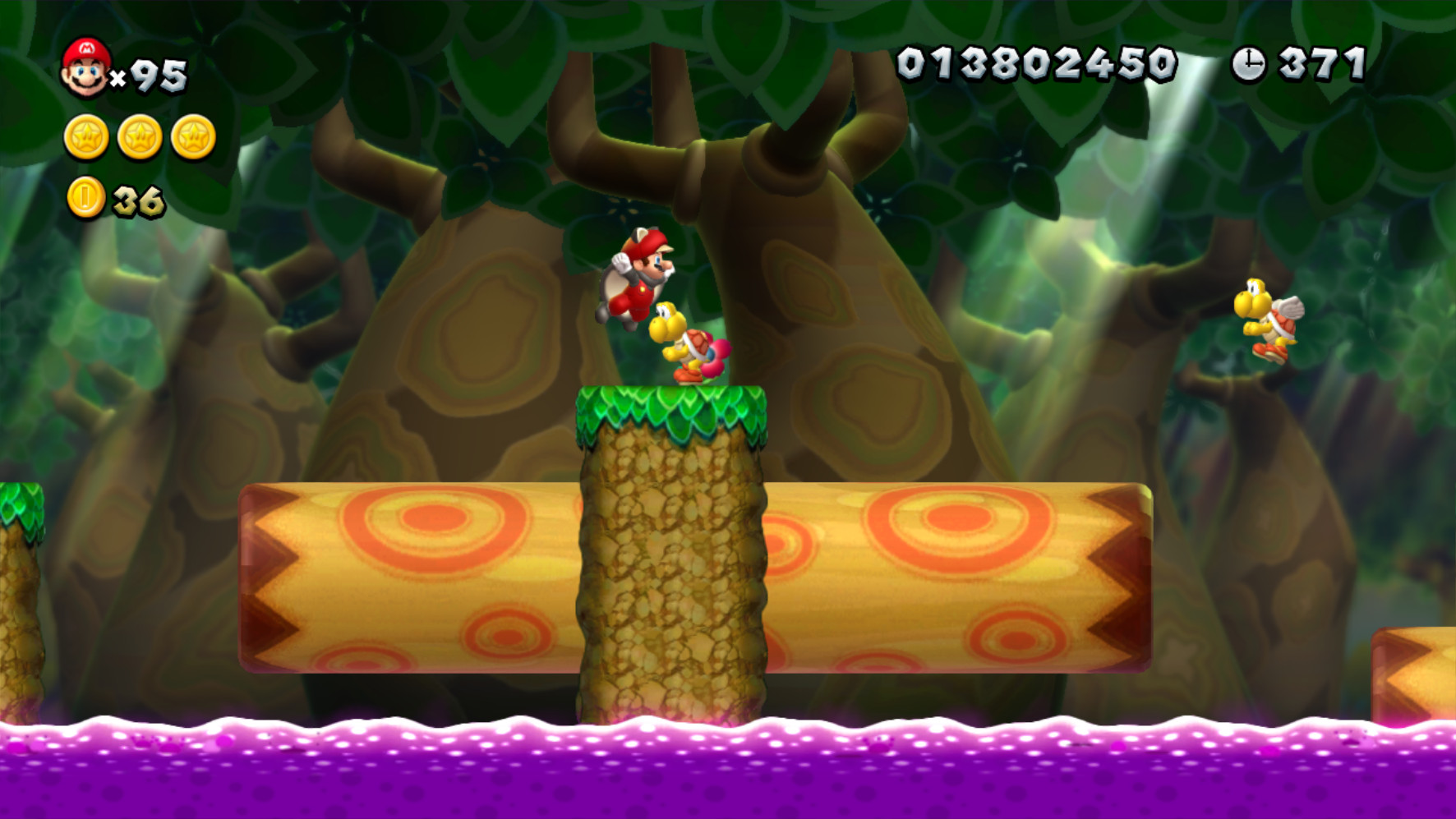Click the score reading 013802450

point(1037,62)
